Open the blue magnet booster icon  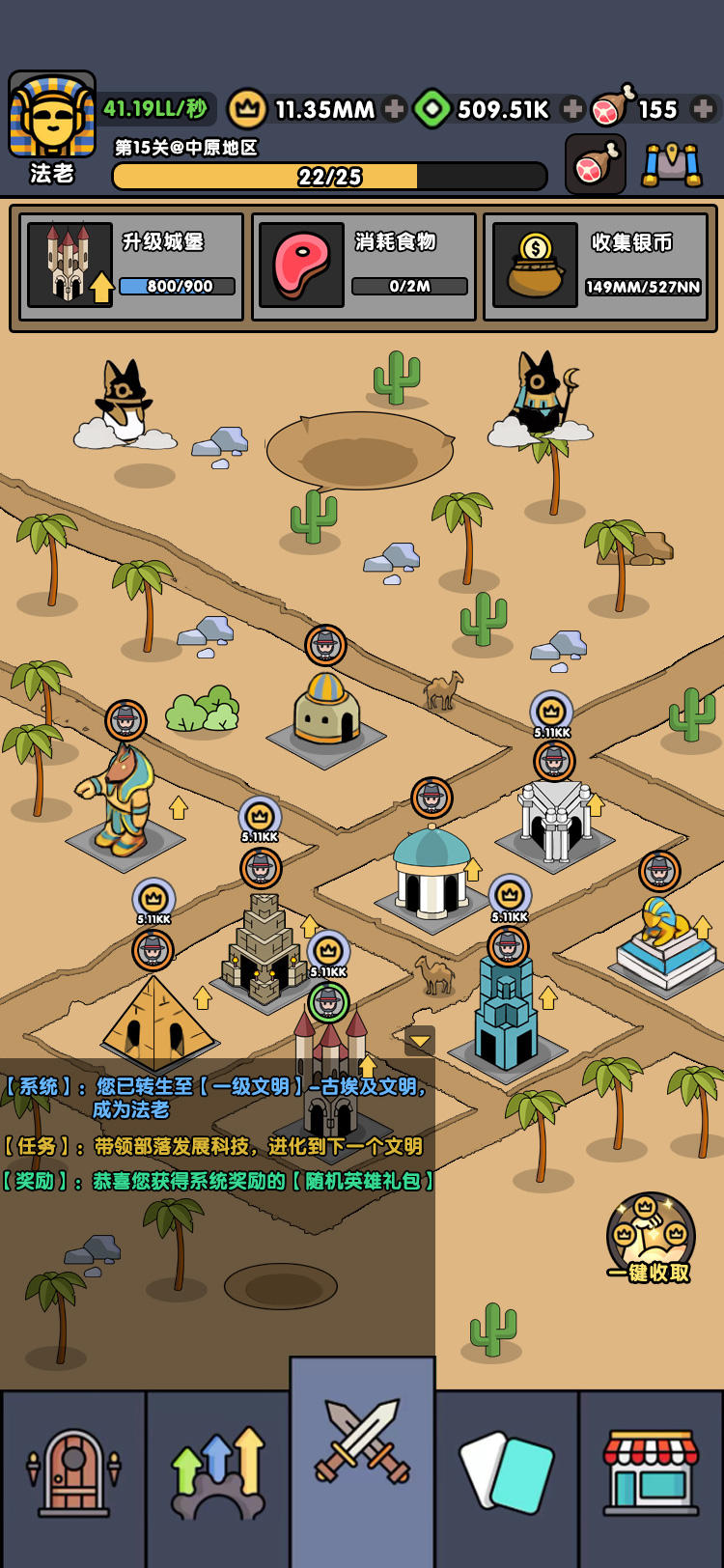click(x=673, y=165)
